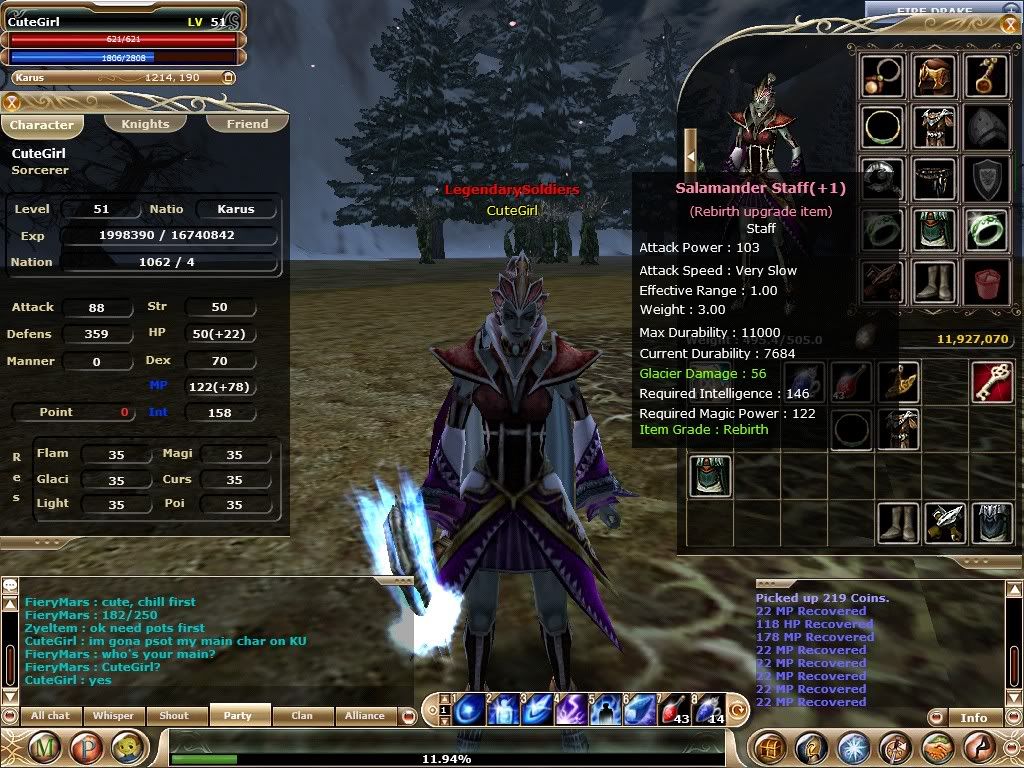Select the skeleton key inventory item

(991, 382)
